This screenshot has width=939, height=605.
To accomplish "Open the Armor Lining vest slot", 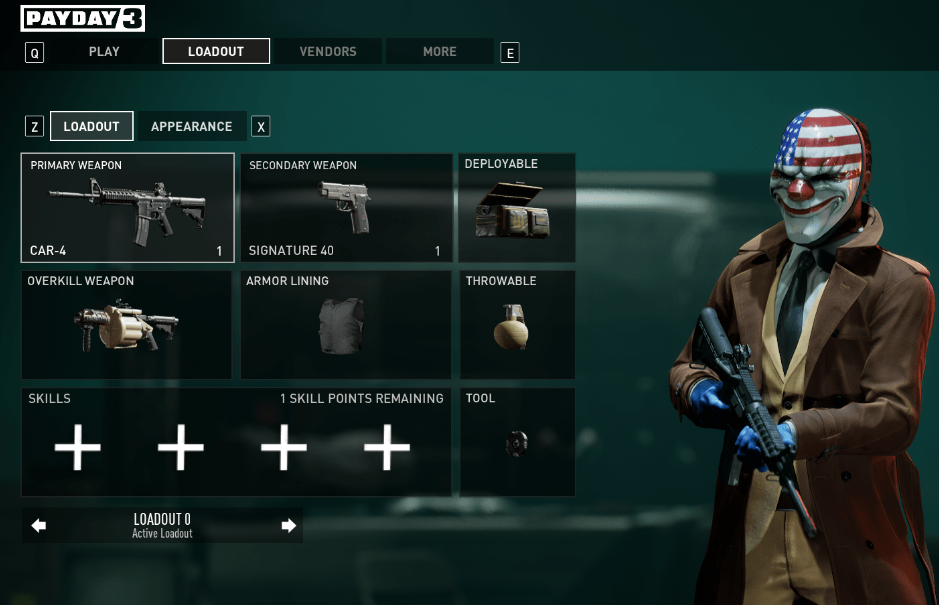I will 345,325.
